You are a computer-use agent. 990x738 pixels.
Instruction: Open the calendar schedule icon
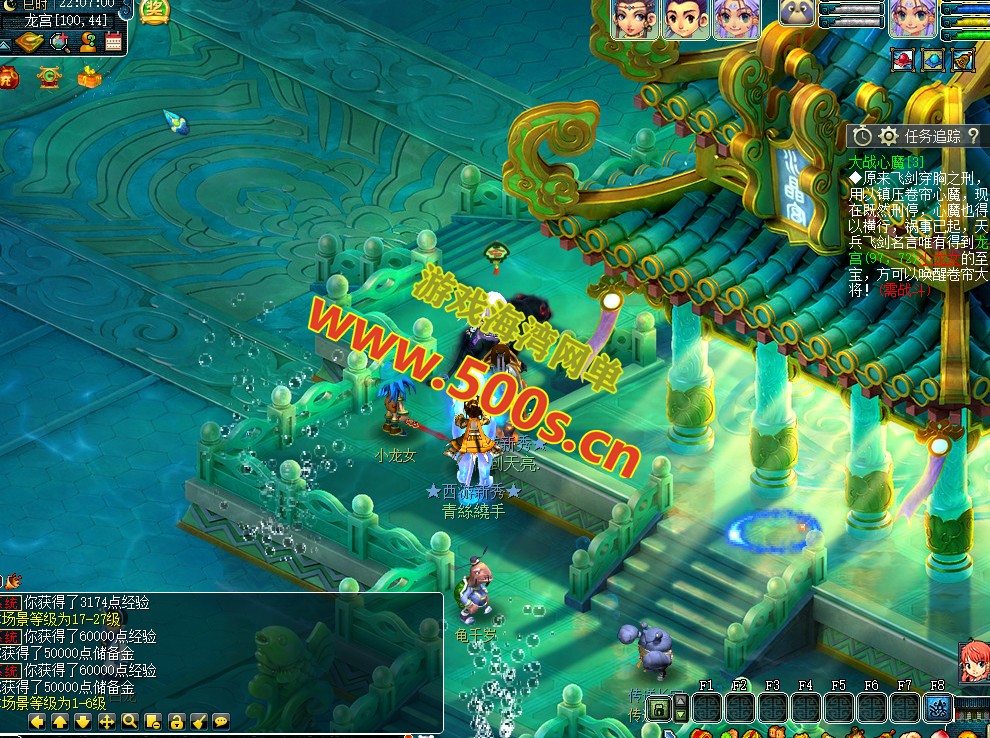point(113,42)
